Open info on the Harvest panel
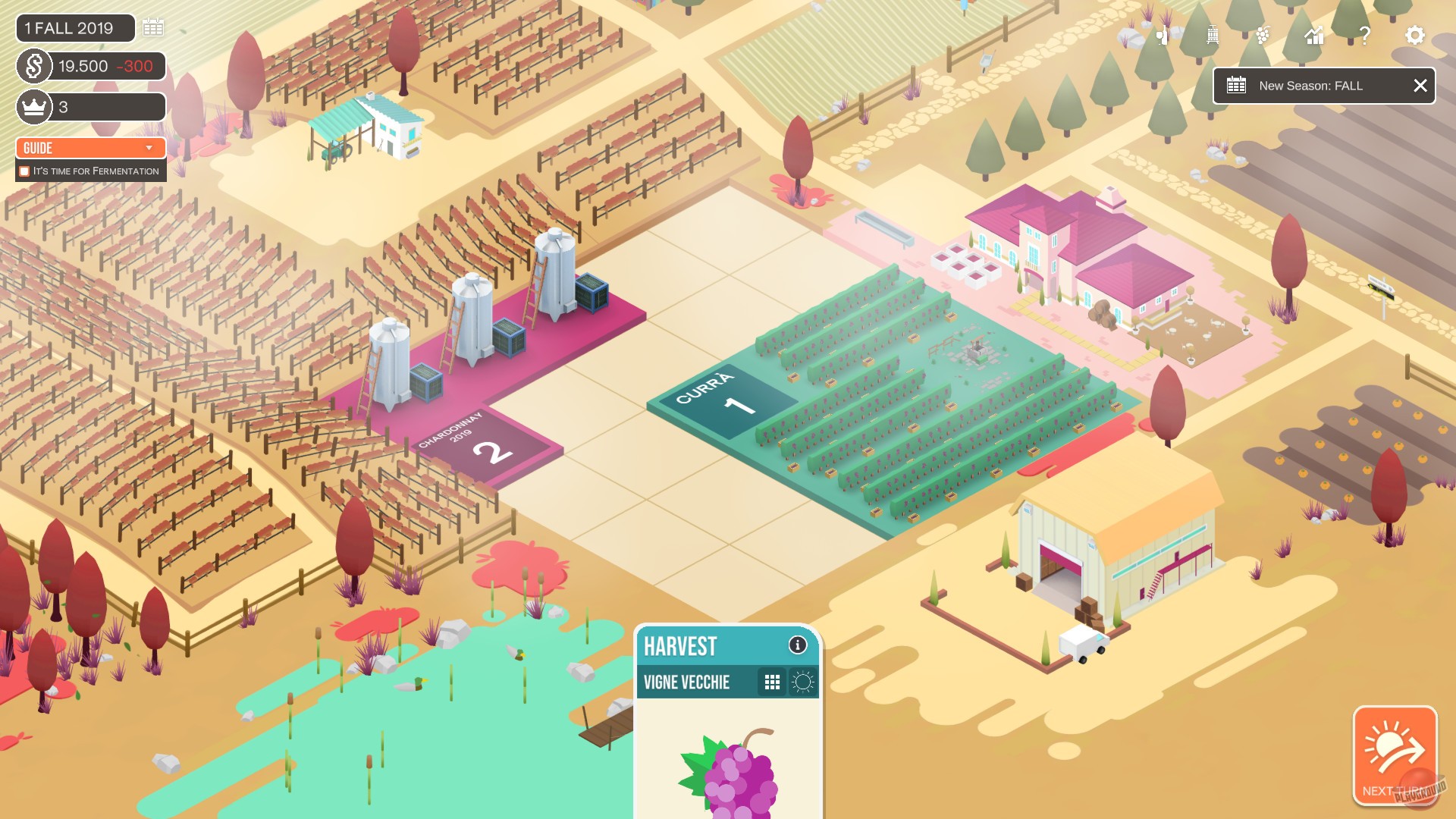 pyautogui.click(x=797, y=646)
